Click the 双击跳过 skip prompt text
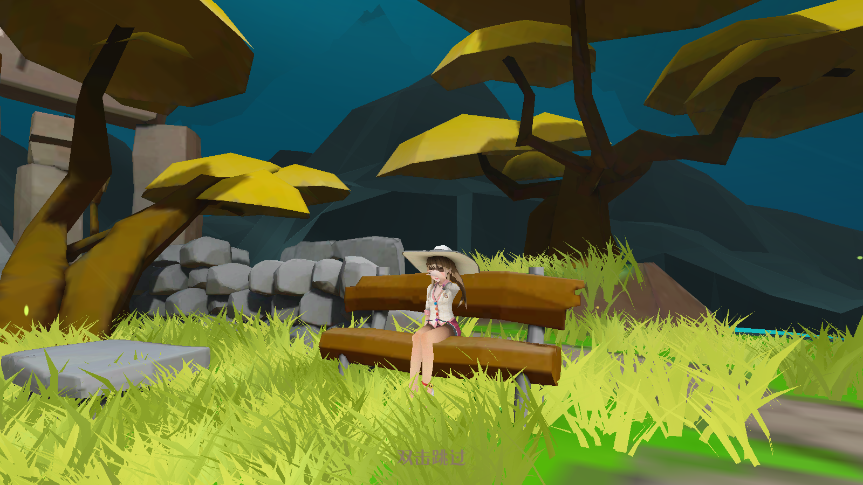863x485 pixels. coord(431,457)
